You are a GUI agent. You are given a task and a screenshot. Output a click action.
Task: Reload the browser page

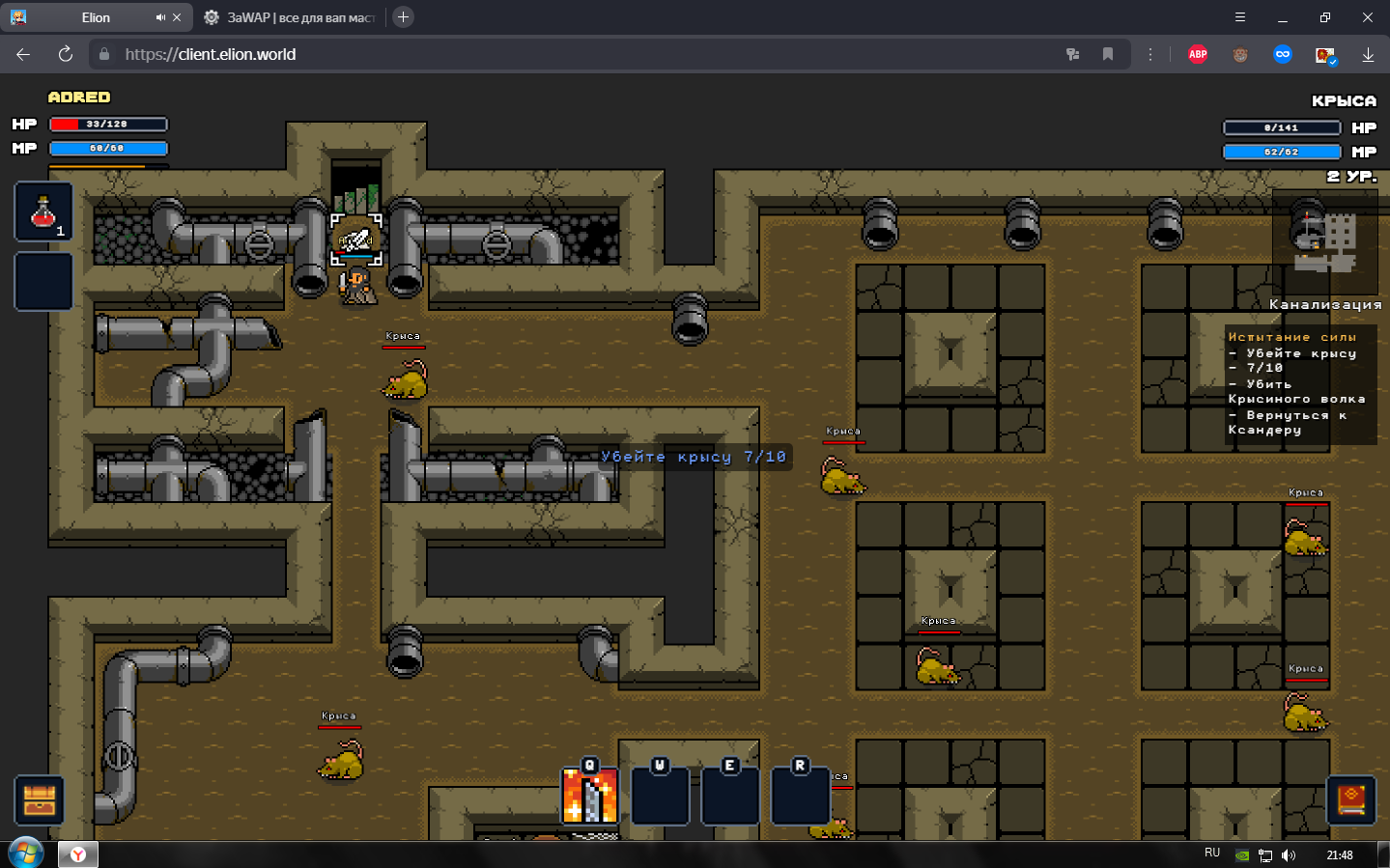tap(66, 54)
